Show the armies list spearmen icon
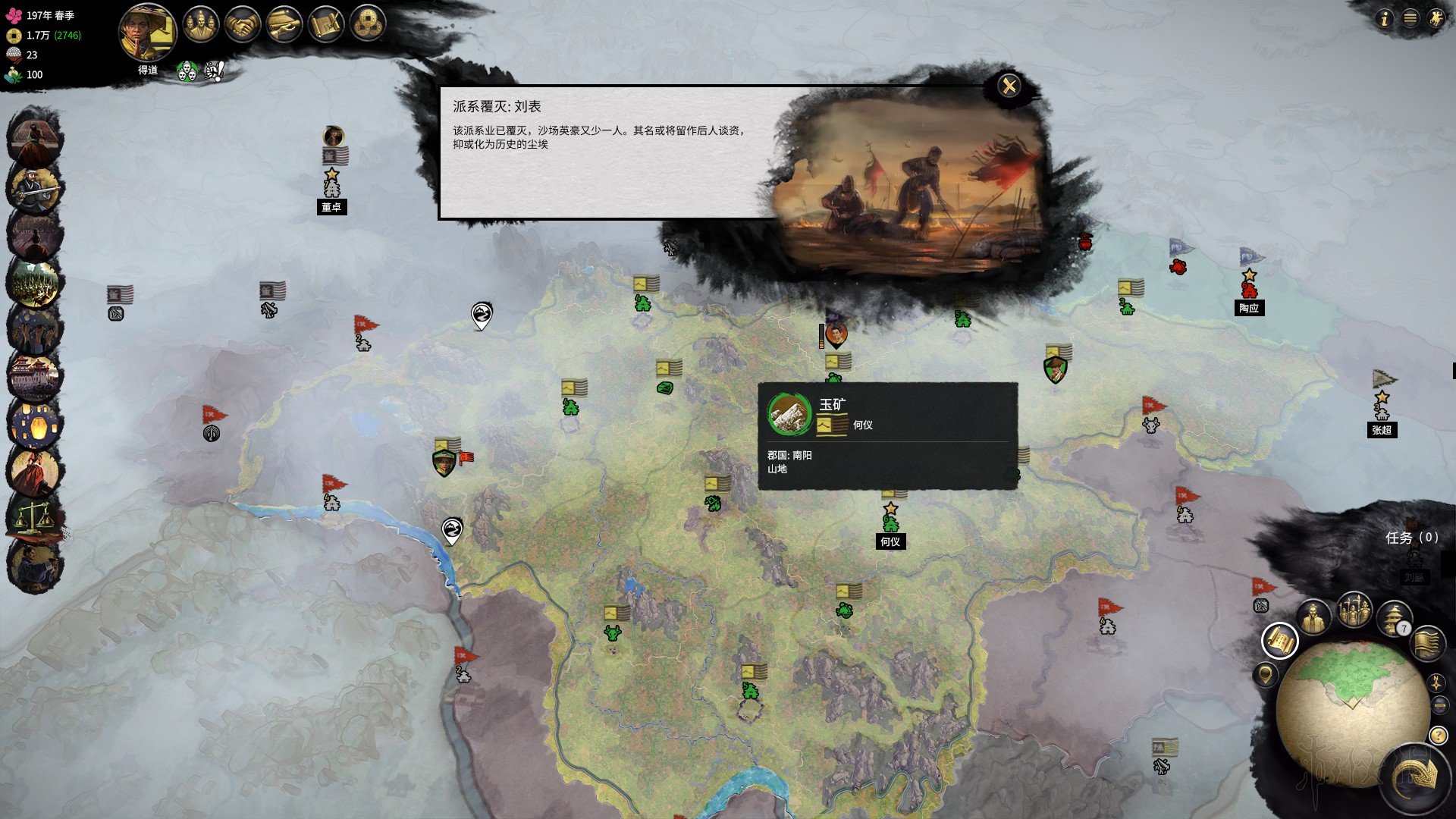This screenshot has height=819, width=1456. coord(1354,610)
